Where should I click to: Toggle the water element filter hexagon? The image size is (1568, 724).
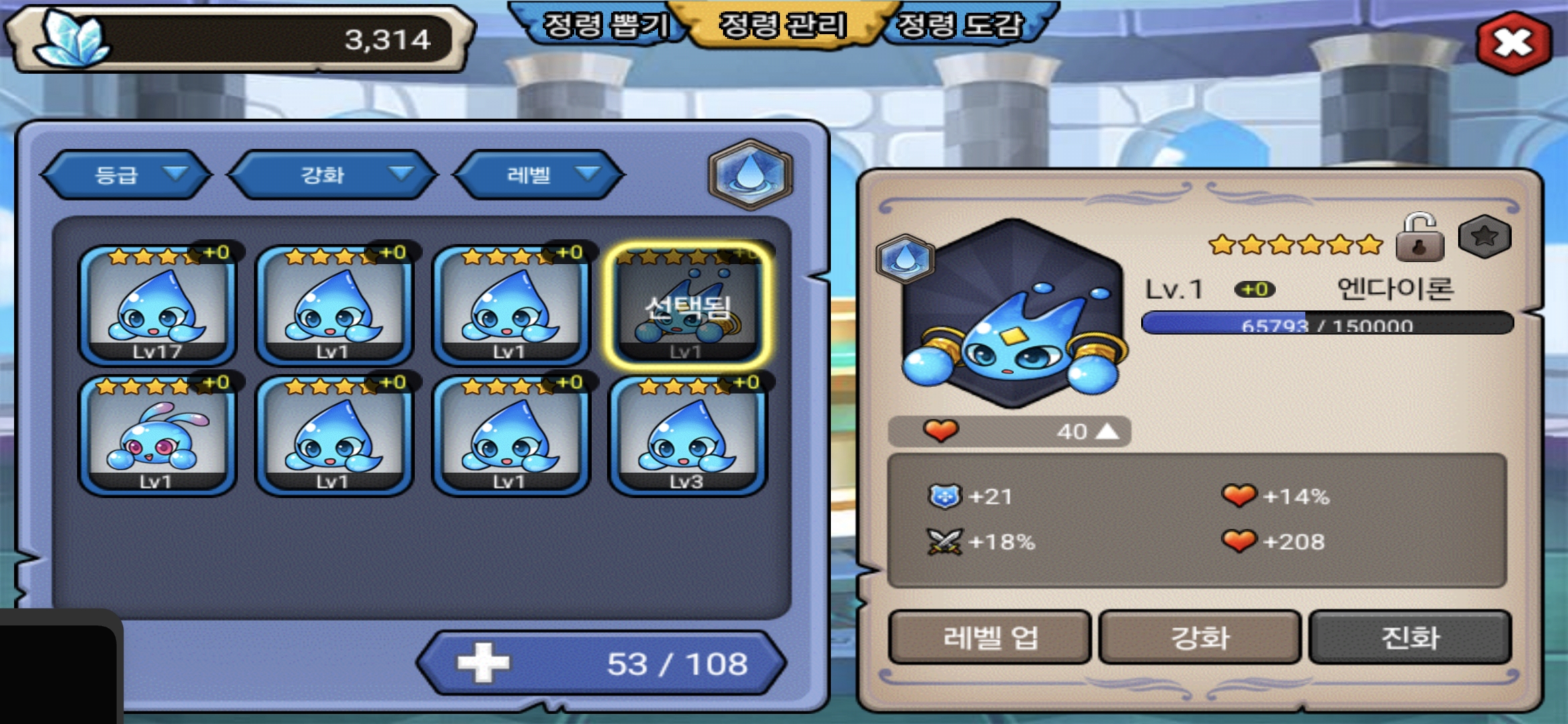[x=750, y=174]
